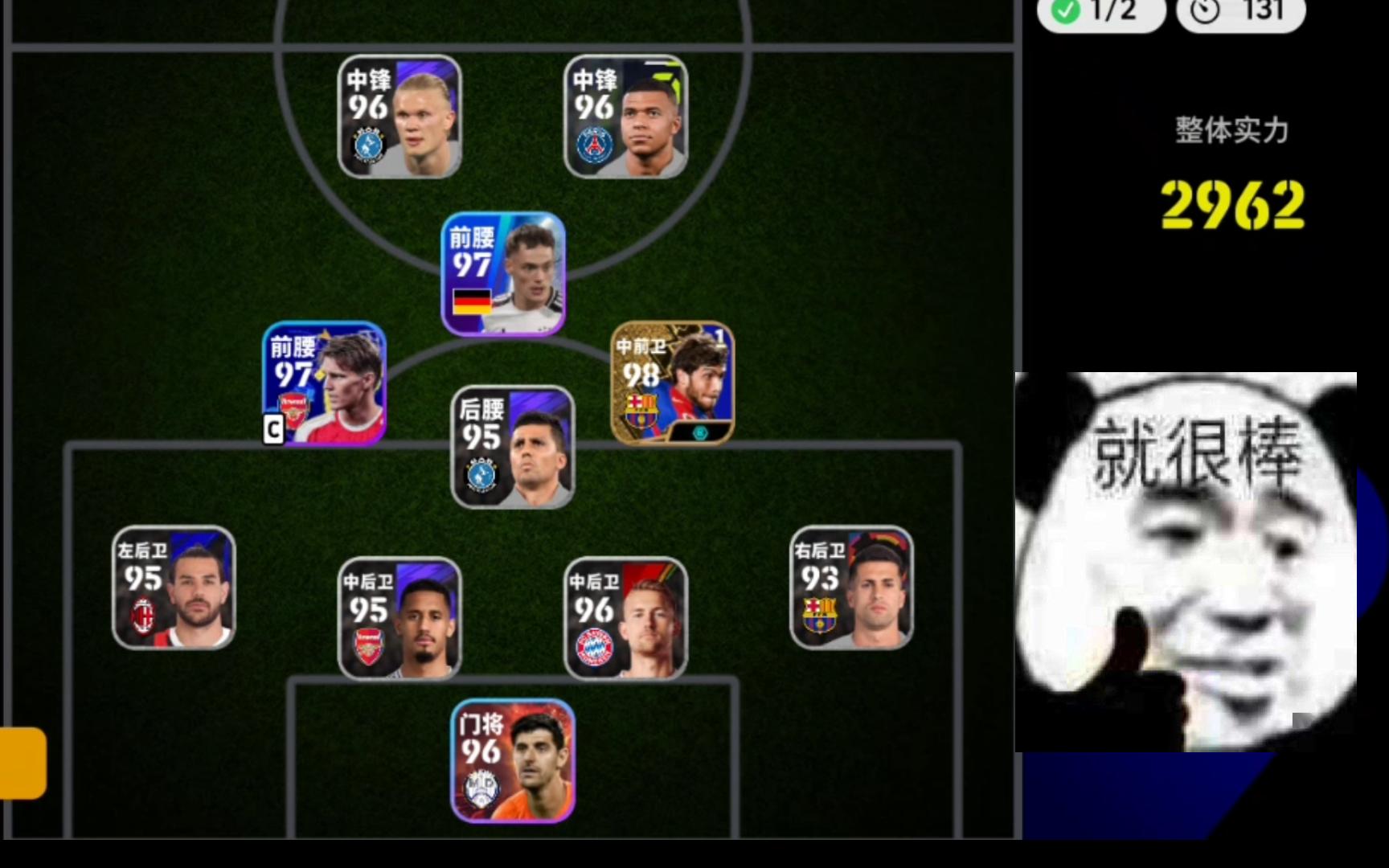Select the left 中锋 96 striker card
Screen dimensions: 1389x868
pos(399,117)
